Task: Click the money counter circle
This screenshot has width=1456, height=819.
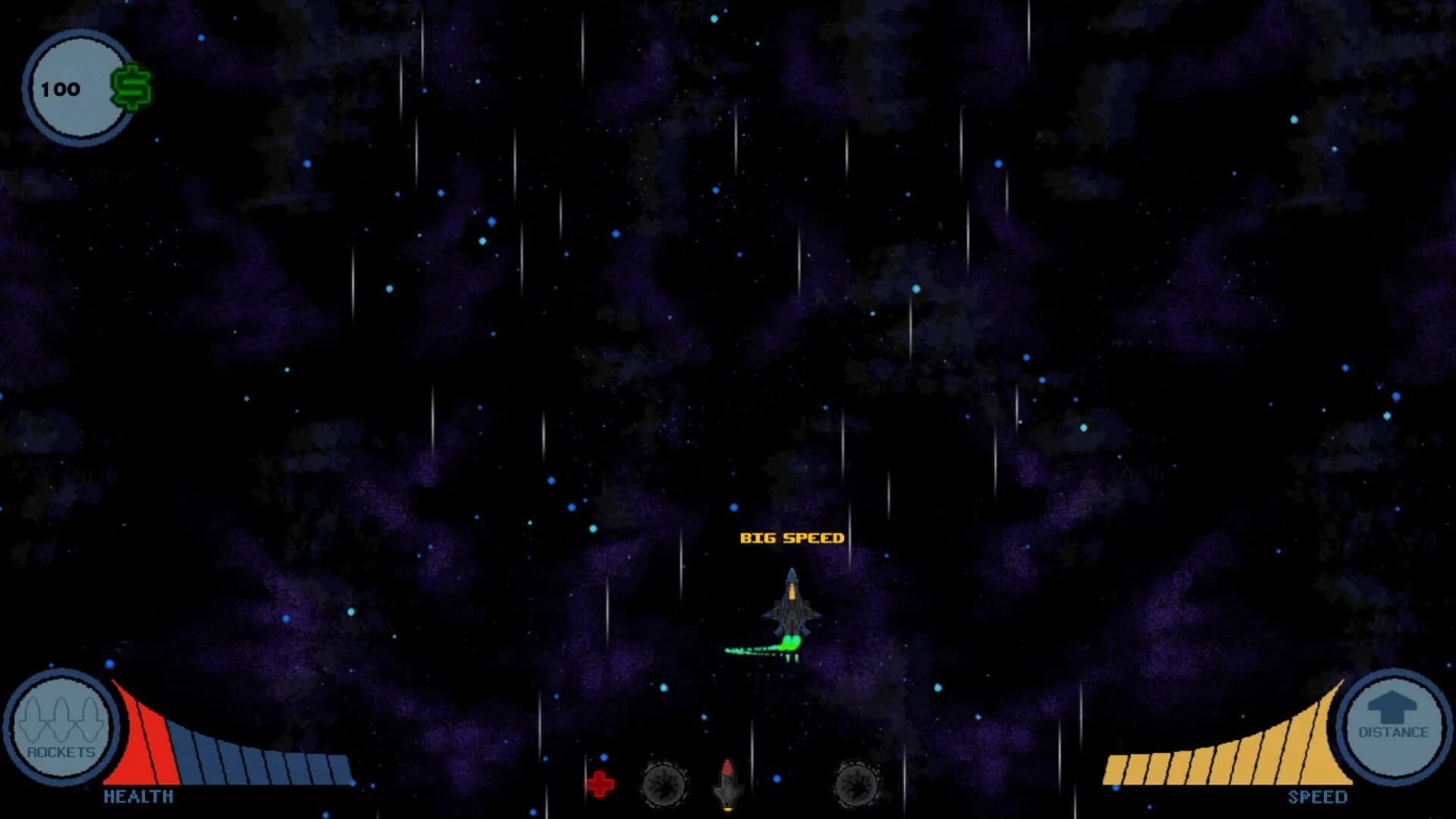Action: [x=78, y=86]
